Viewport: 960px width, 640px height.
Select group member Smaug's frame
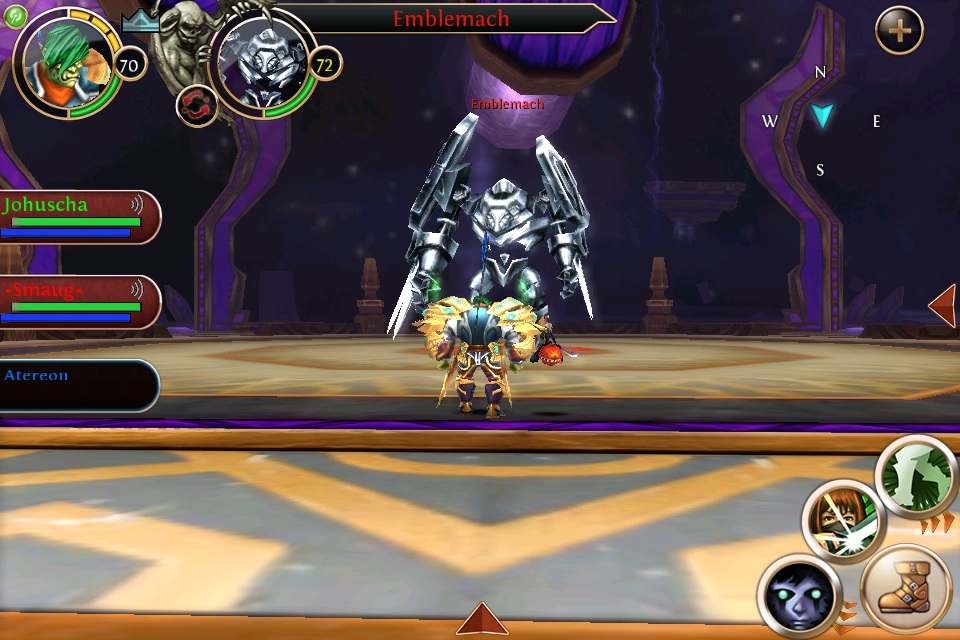(x=80, y=302)
